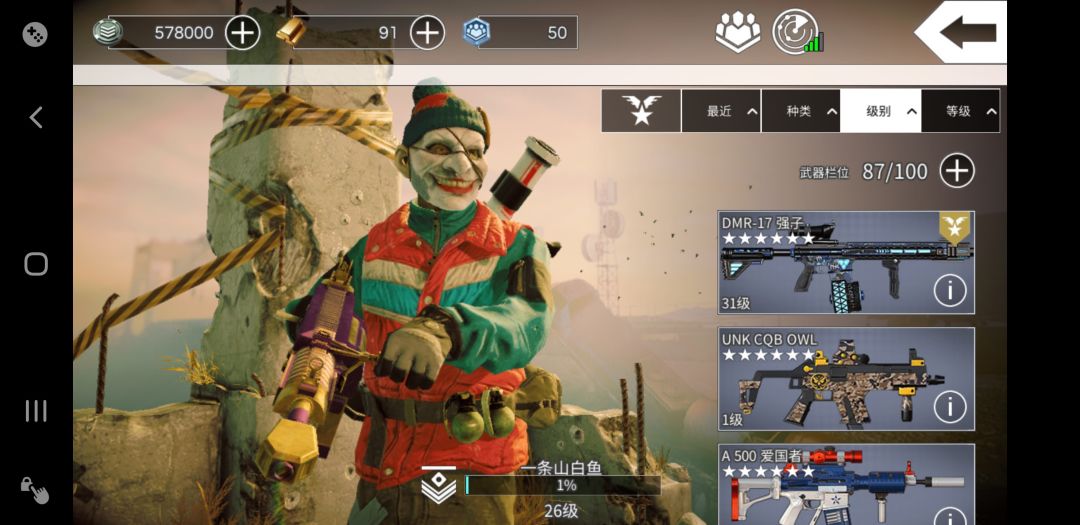Sort weapons by 级别
Screen dimensions: 1080x525
point(880,111)
